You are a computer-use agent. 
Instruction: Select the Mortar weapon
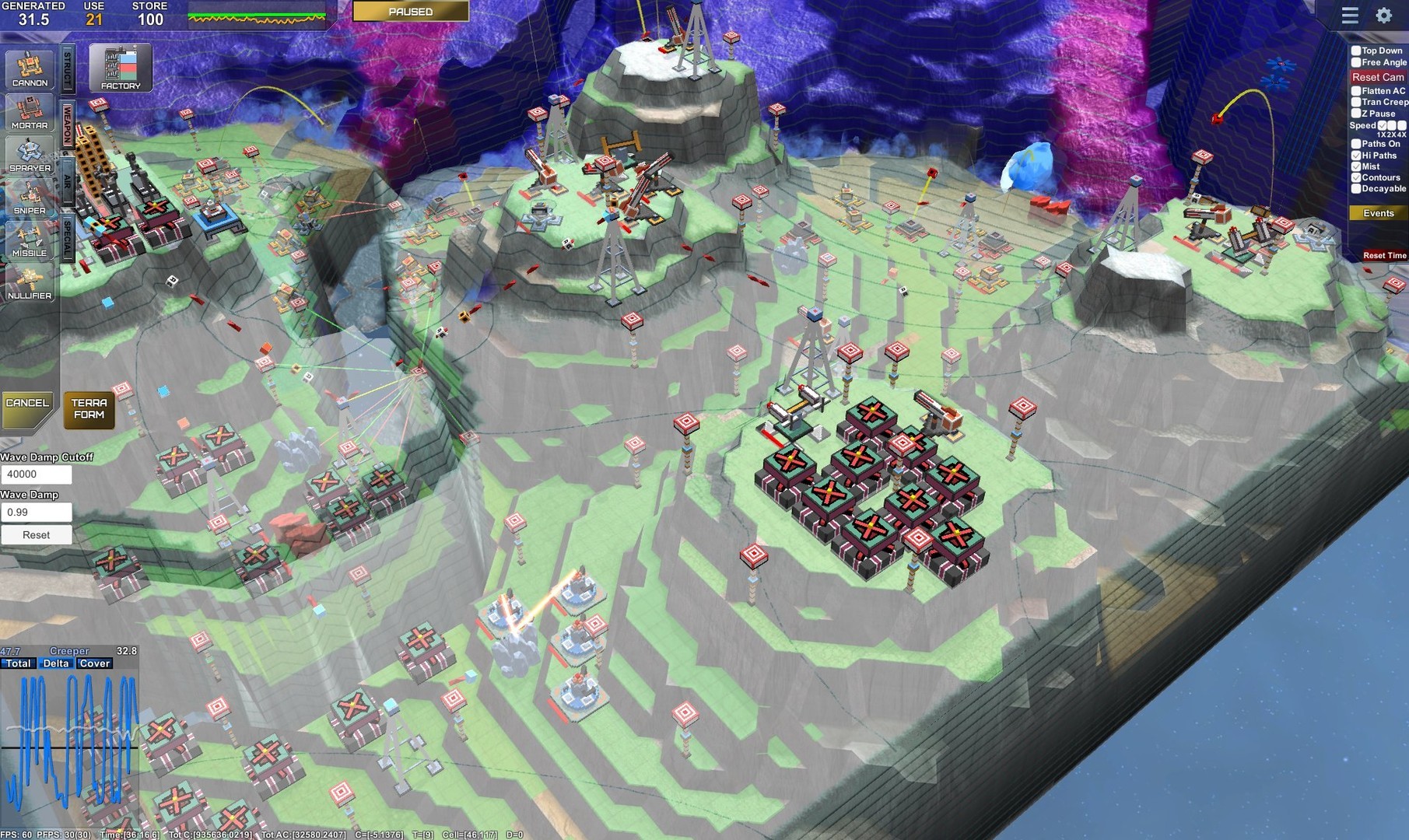[29, 113]
